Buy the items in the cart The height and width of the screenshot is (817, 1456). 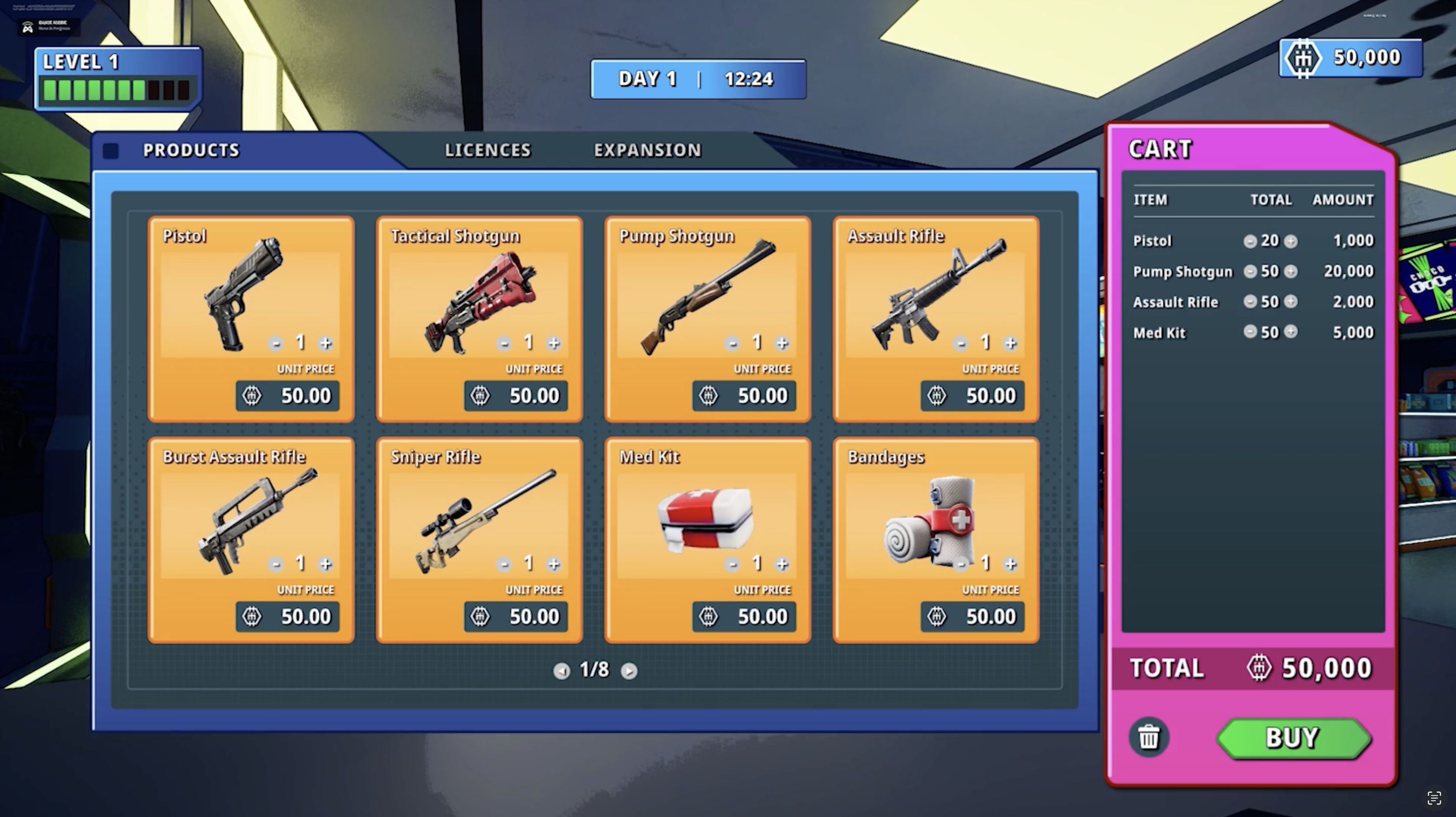tap(1293, 738)
